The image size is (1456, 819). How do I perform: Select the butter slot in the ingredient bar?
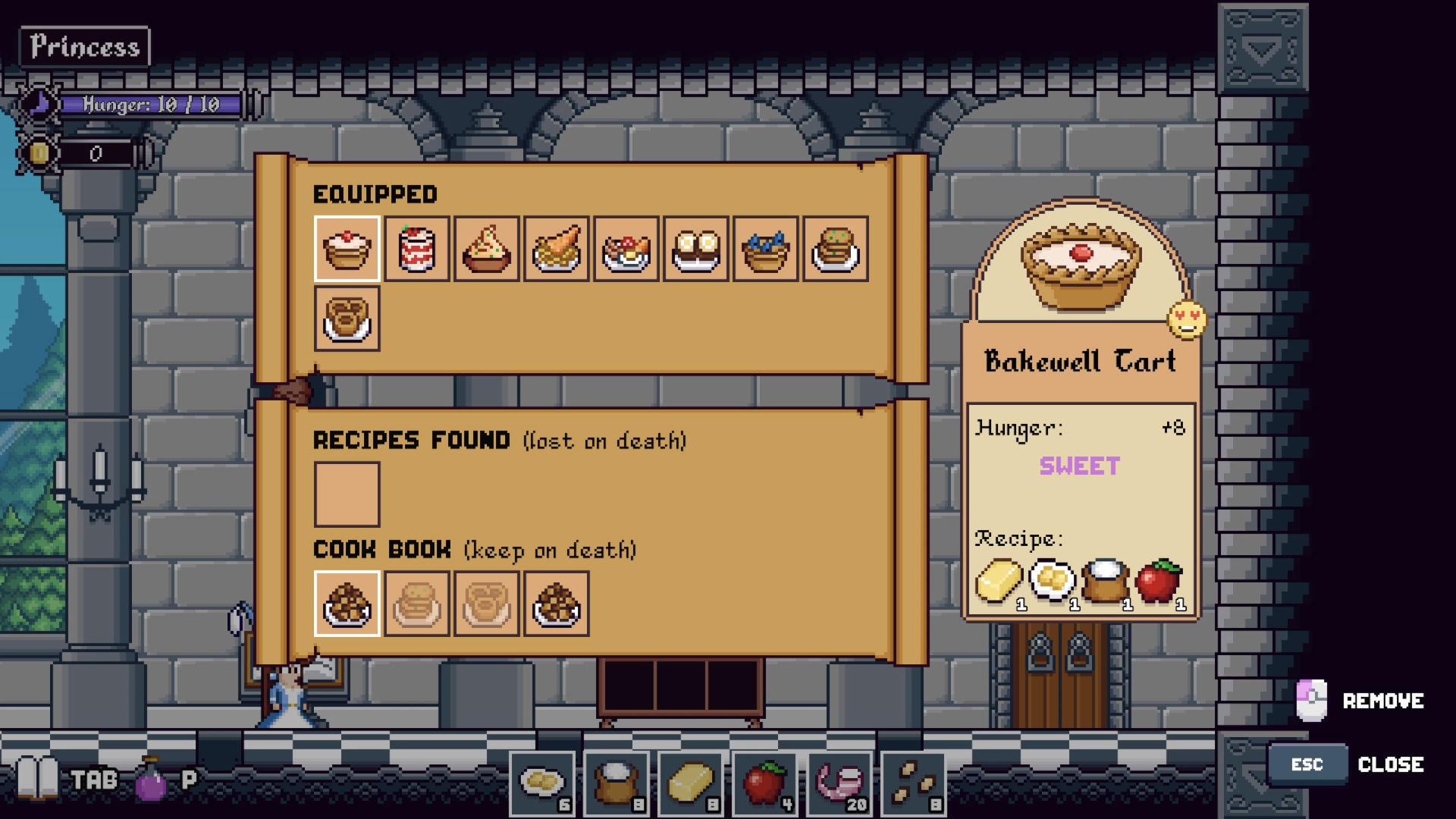coord(690,783)
